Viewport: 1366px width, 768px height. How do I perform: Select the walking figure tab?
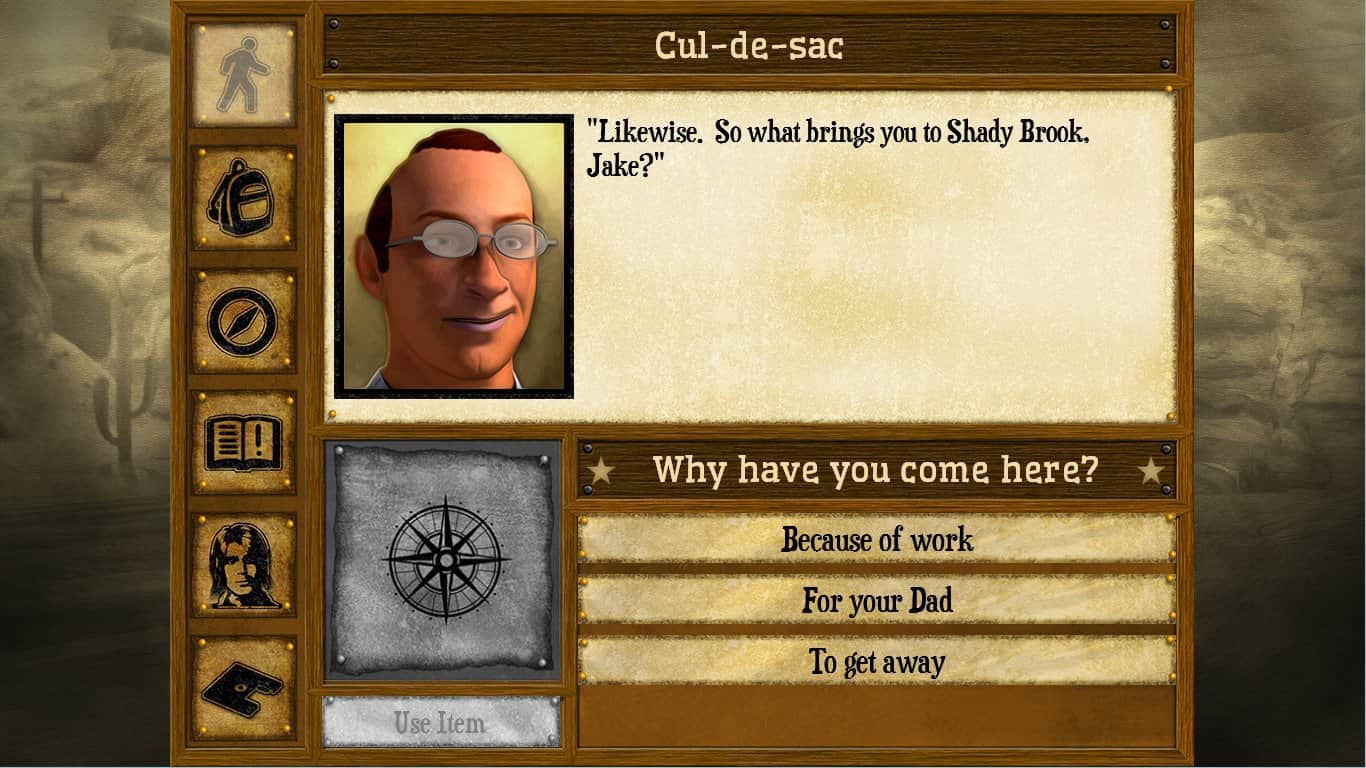[x=243, y=75]
